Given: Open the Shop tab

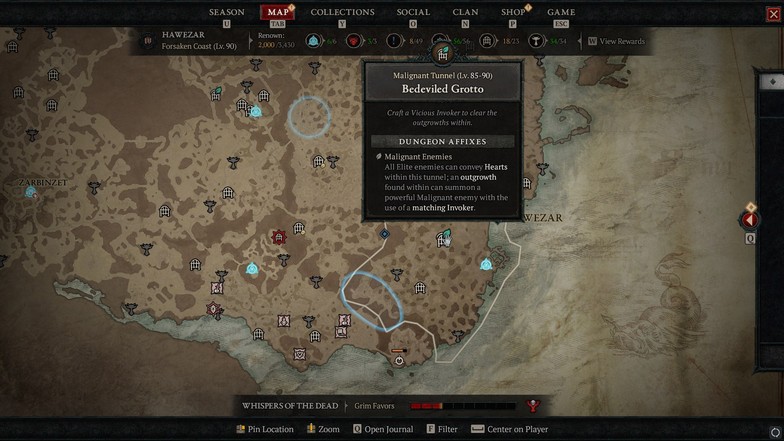Looking at the screenshot, I should tap(513, 12).
